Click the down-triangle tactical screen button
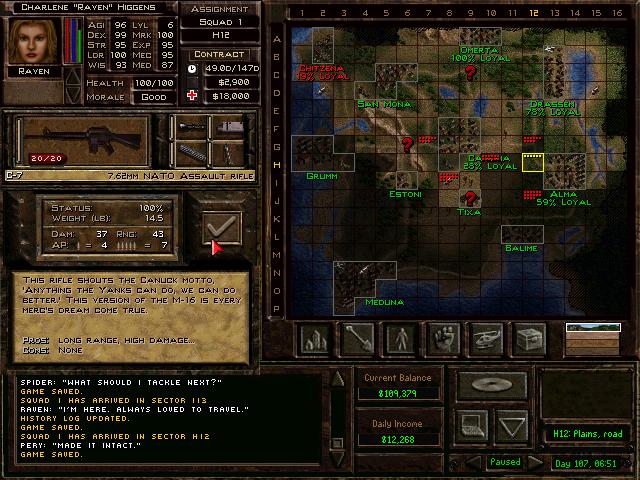The height and width of the screenshot is (480, 640). [512, 426]
